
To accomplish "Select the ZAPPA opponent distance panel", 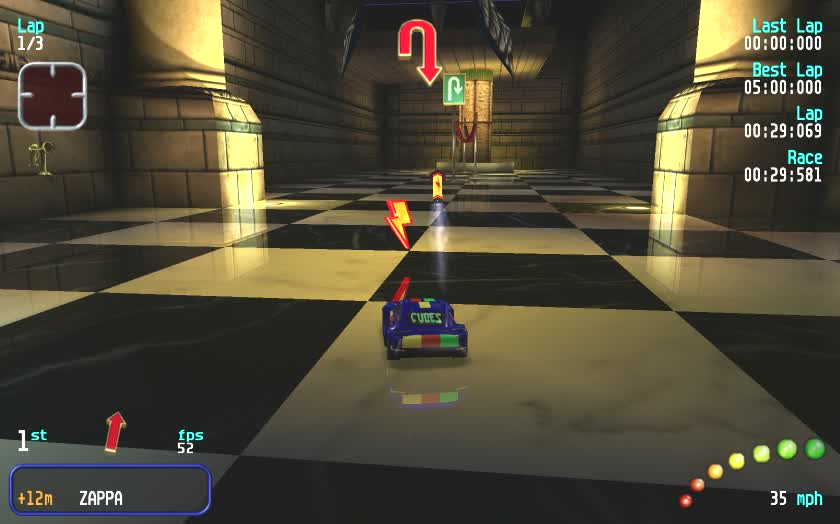I will pyautogui.click(x=110, y=489).
